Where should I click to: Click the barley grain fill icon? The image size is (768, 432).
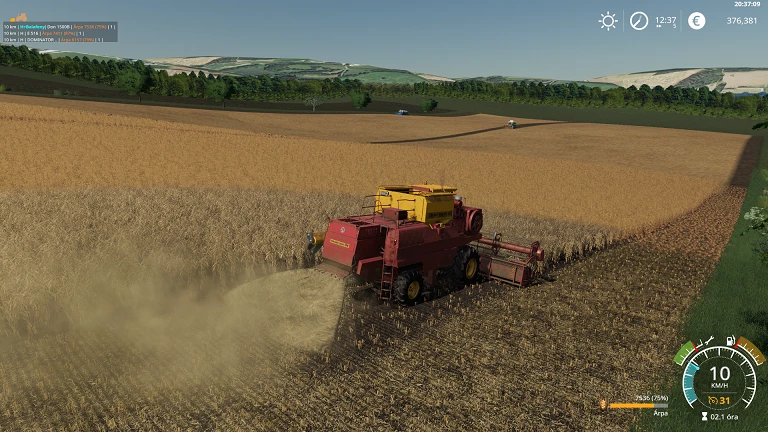coord(603,405)
